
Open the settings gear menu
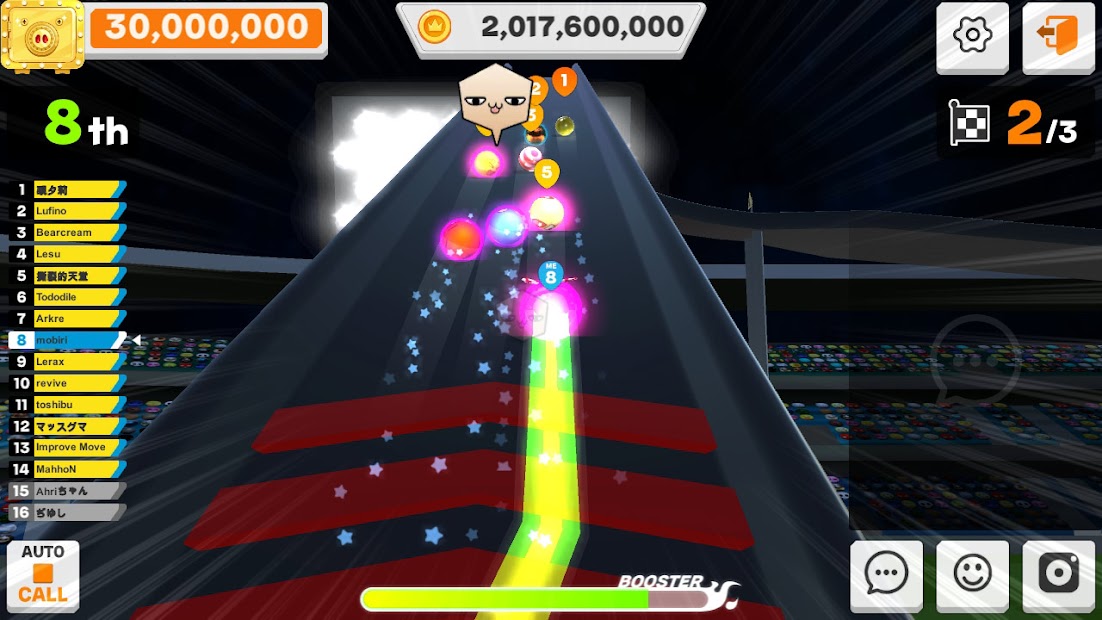click(x=972, y=37)
